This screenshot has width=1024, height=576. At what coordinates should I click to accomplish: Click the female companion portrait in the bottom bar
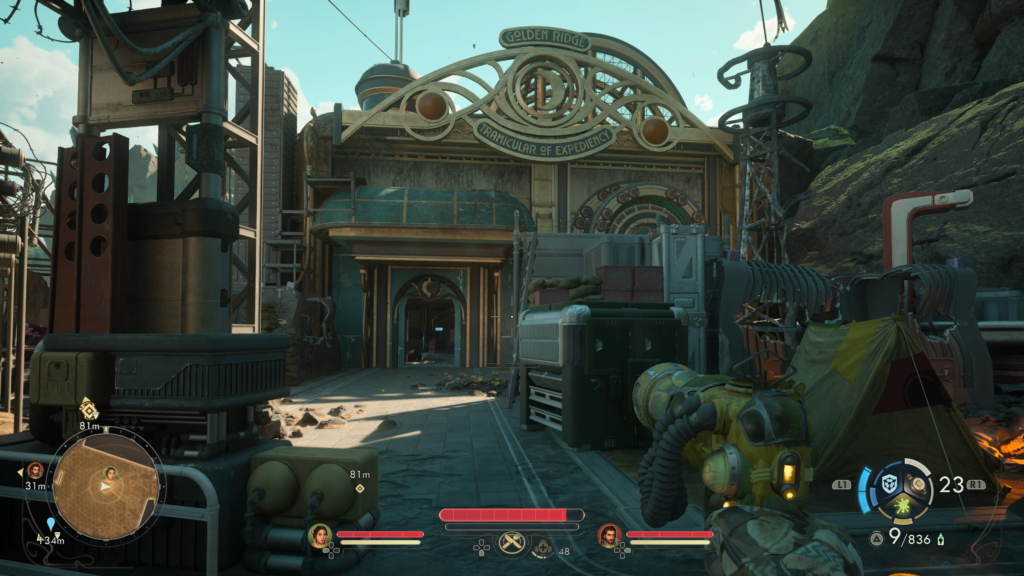pos(320,536)
